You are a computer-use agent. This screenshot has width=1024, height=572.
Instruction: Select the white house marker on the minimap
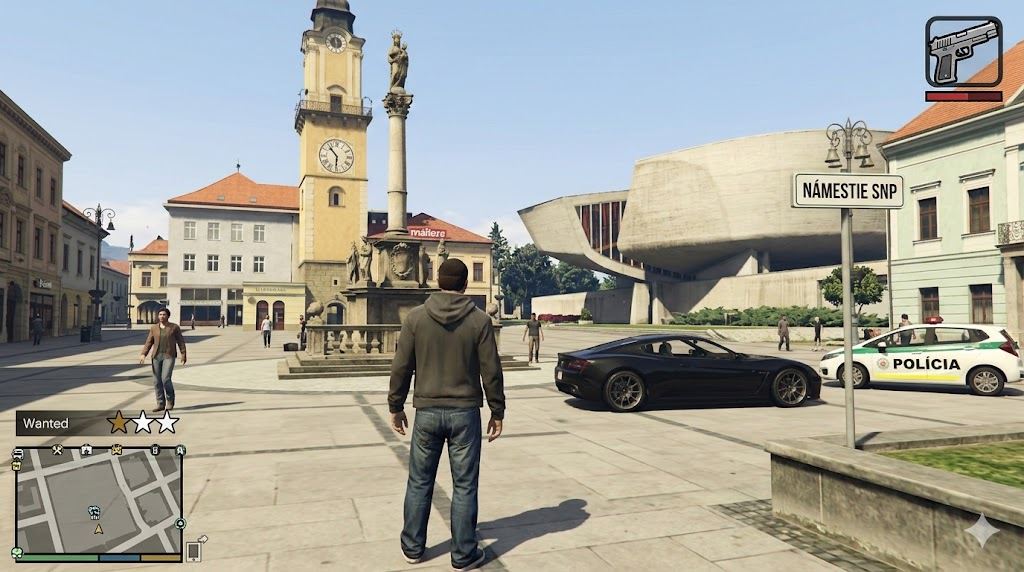[87, 450]
